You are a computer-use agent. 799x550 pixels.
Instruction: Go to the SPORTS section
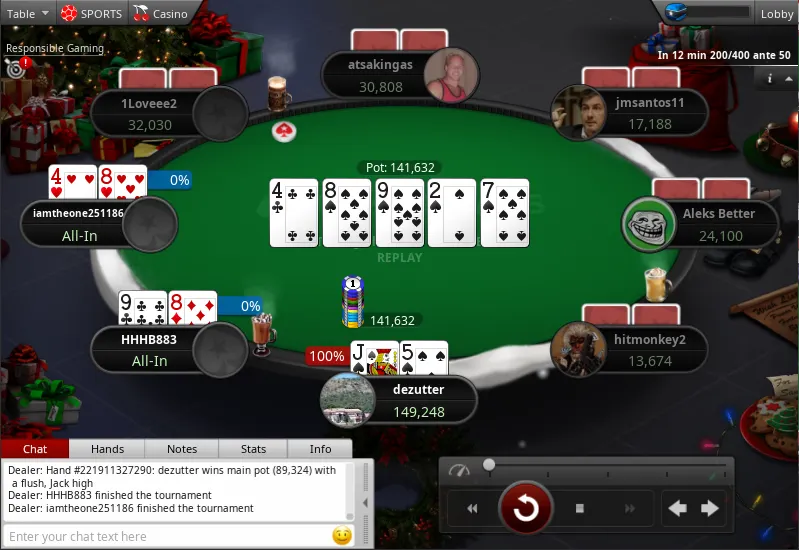tap(91, 13)
